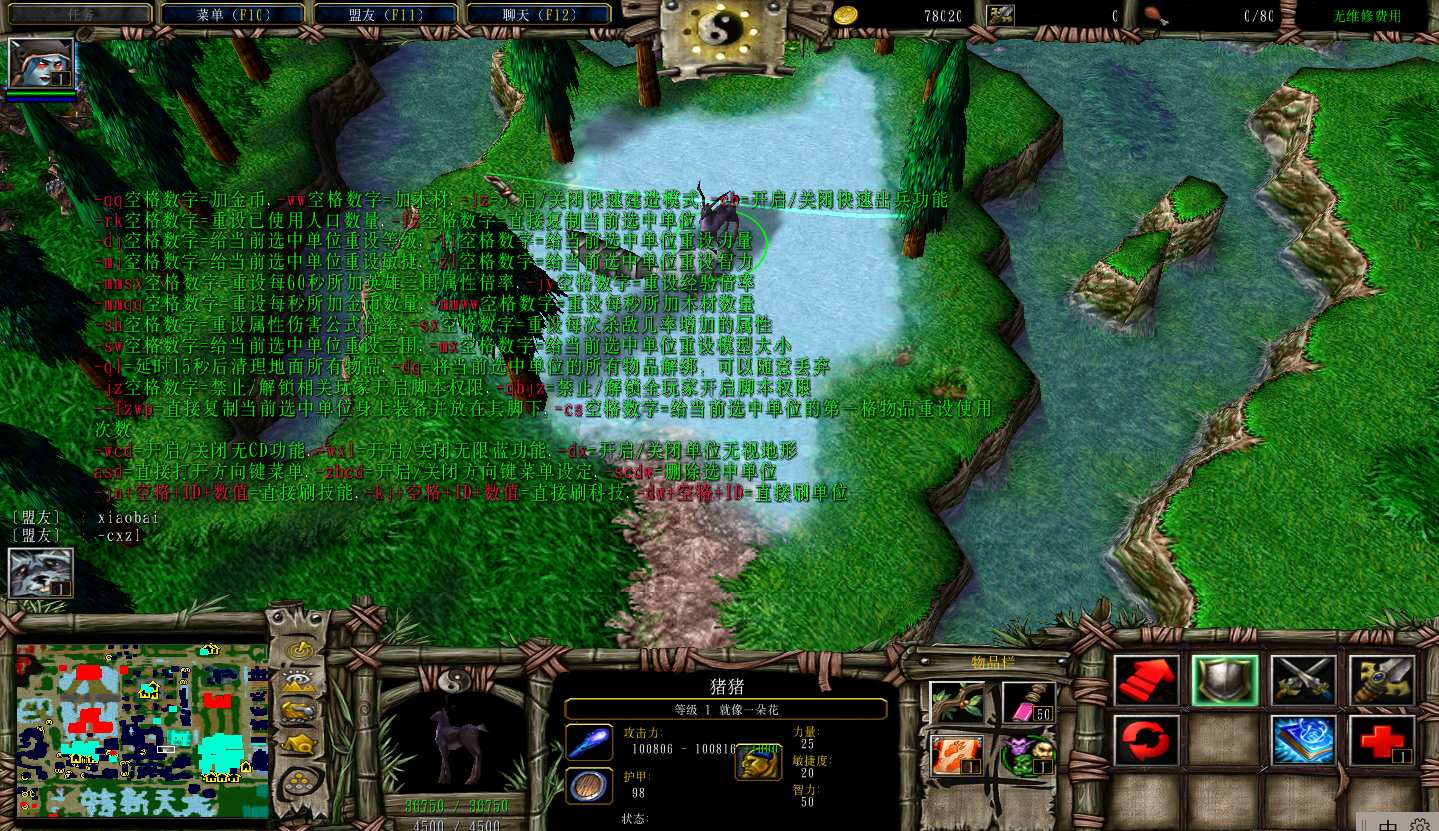1439x831 pixels.
Task: Select the orange footprint scroll item
Action: 955,755
